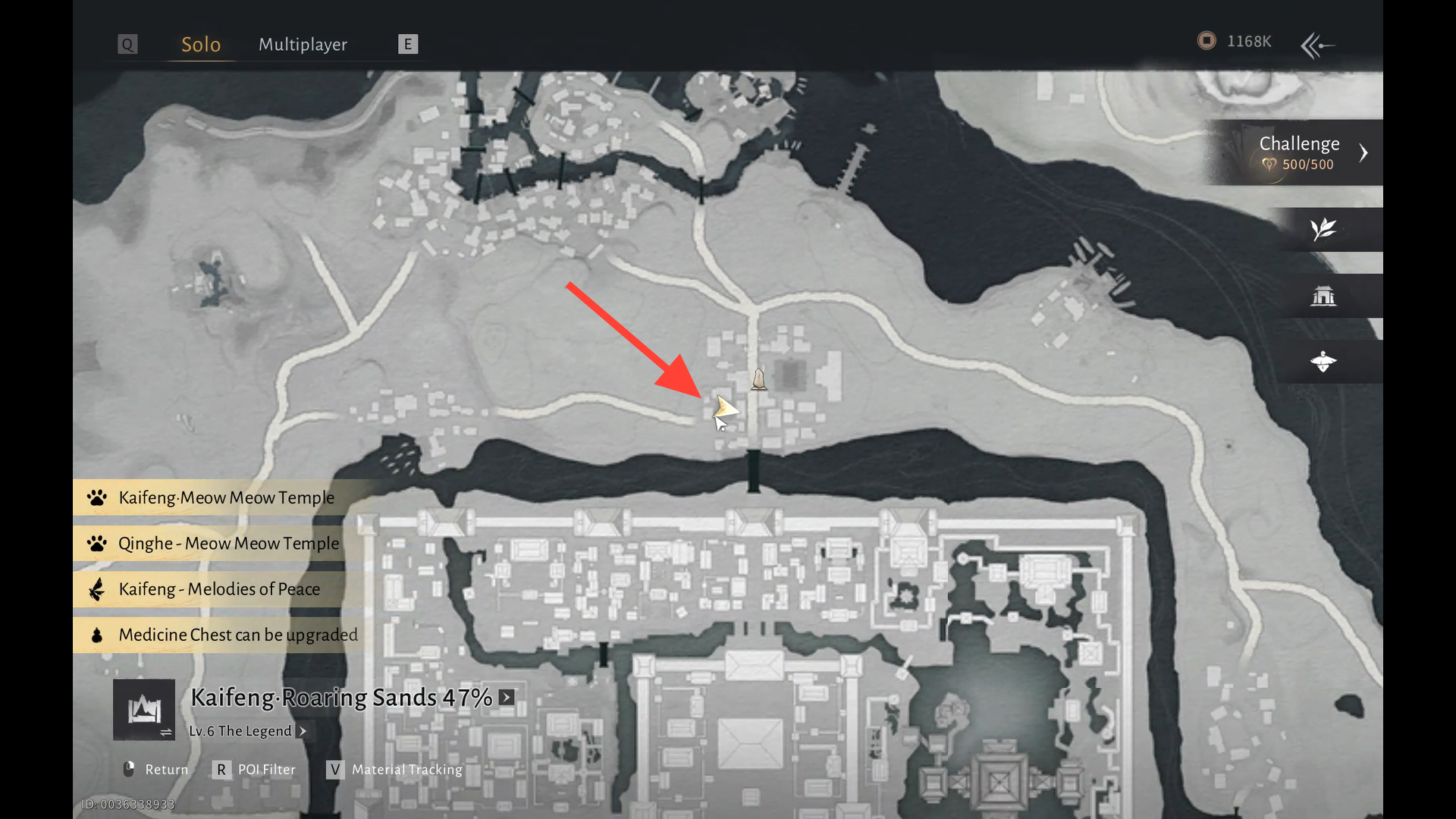Switch to the Multiplayer tab
The width and height of the screenshot is (1456, 819).
[x=303, y=45]
